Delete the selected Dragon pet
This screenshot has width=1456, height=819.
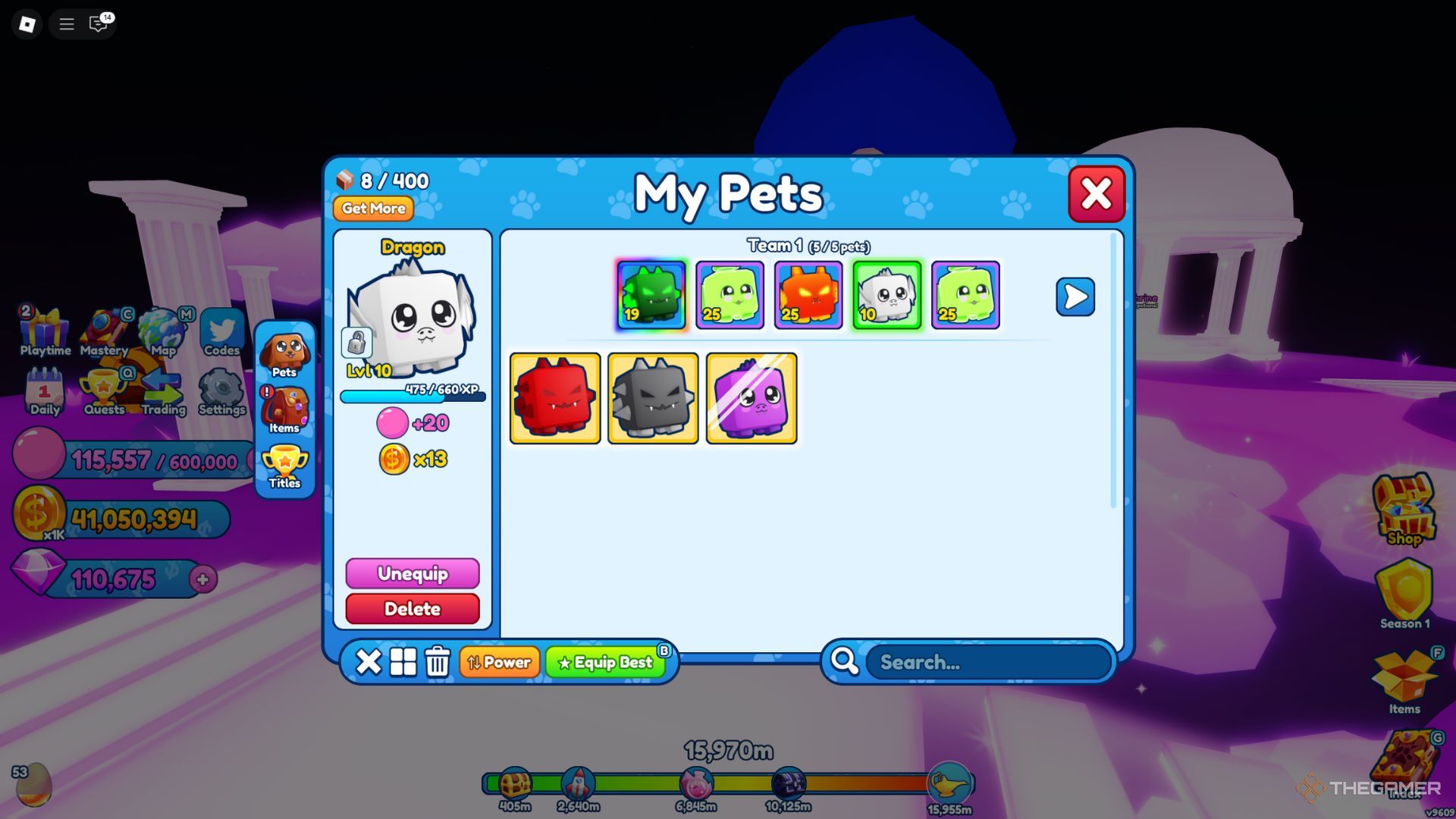(x=413, y=609)
